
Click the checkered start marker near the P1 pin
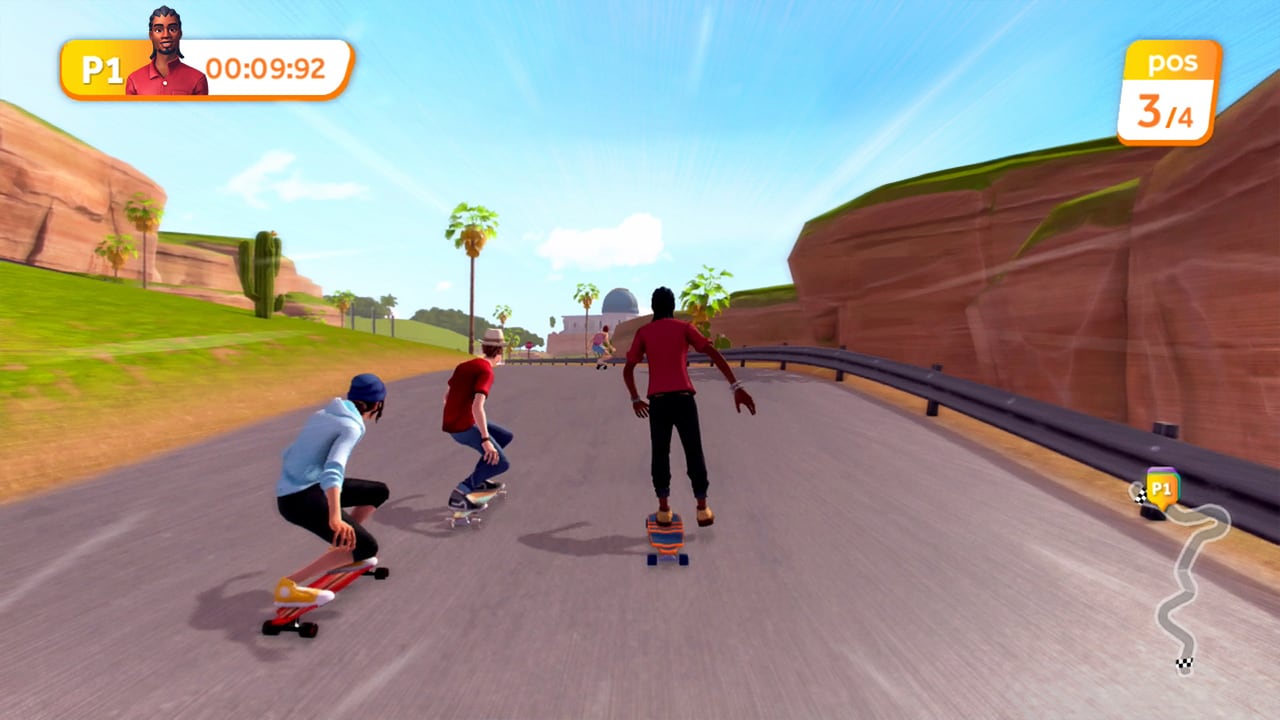[1141, 493]
